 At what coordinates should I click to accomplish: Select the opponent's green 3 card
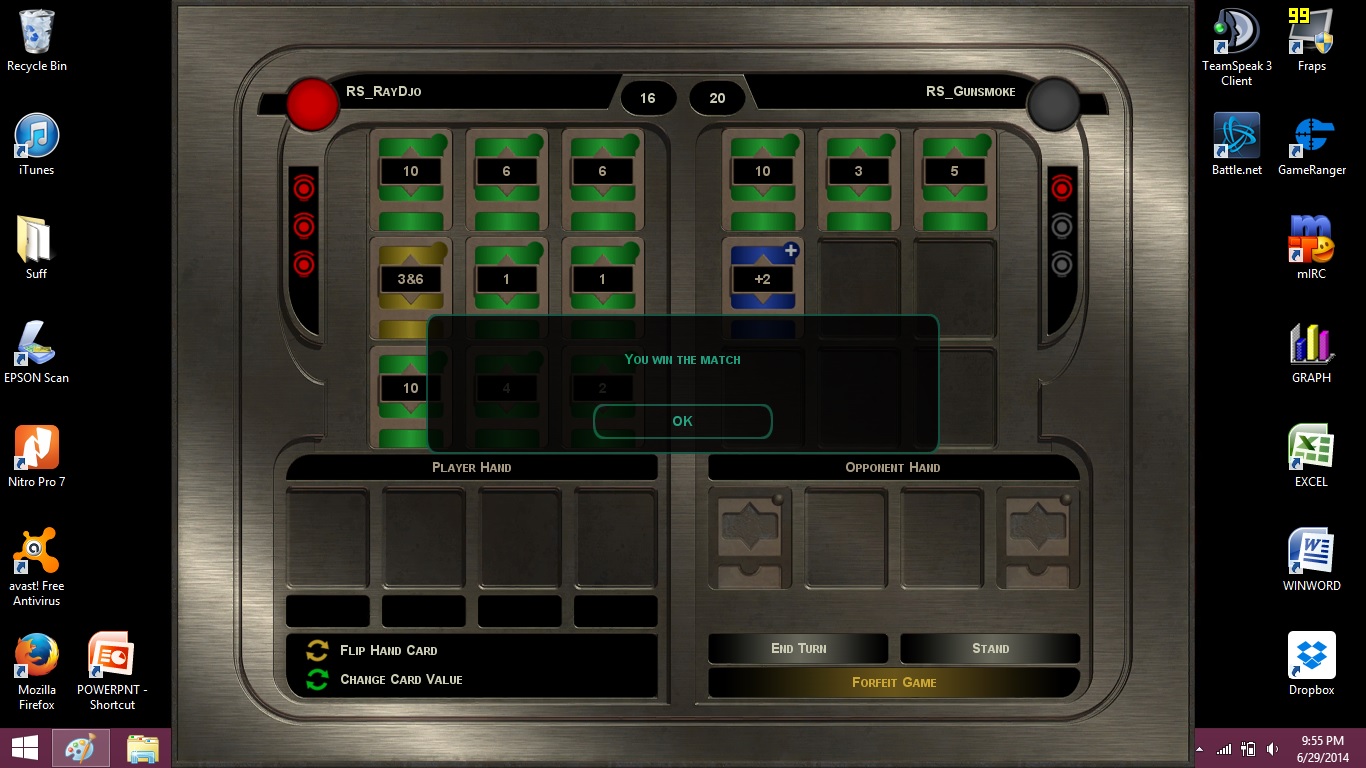(x=858, y=172)
